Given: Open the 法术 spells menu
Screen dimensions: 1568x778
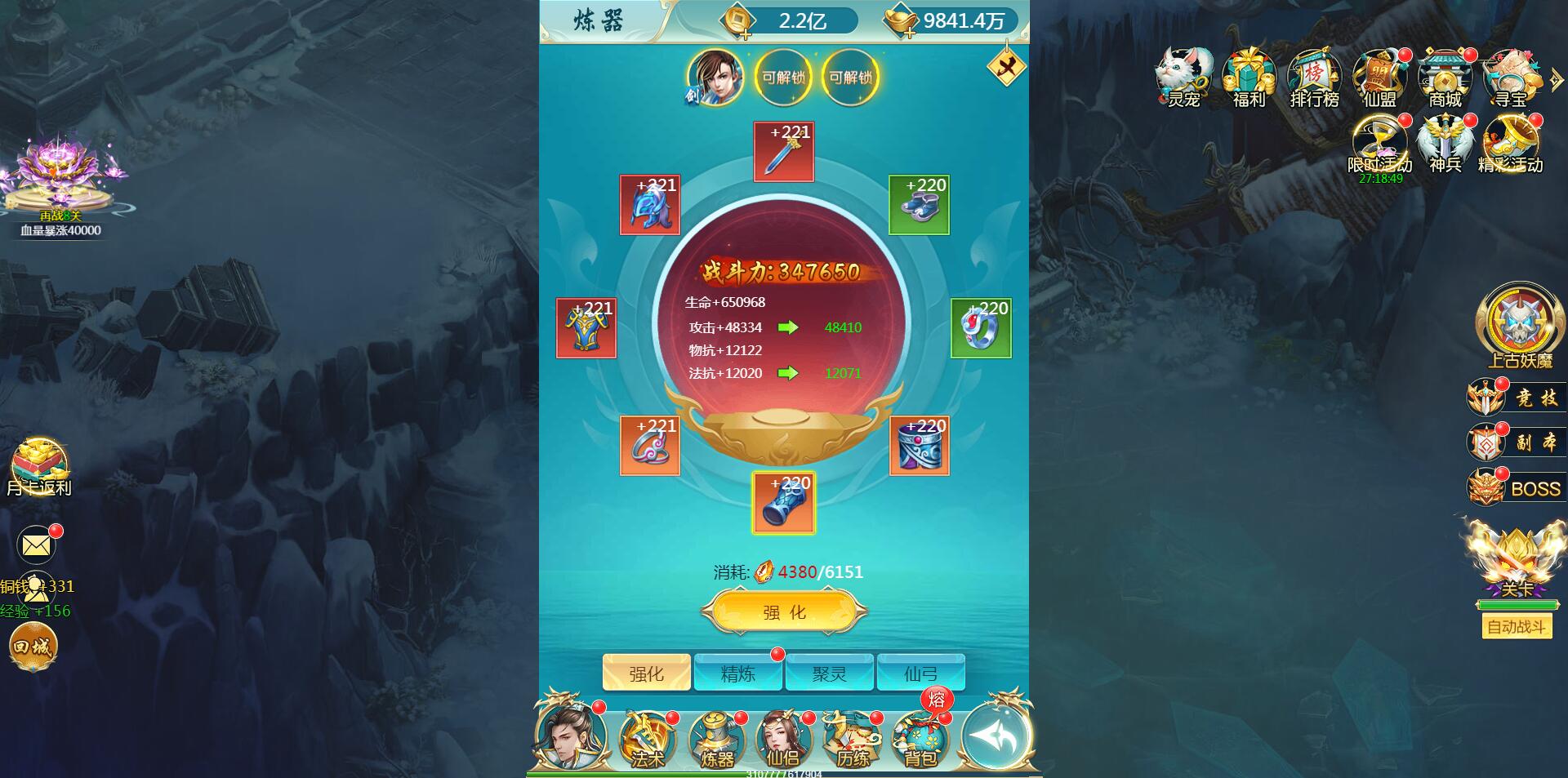Looking at the screenshot, I should pyautogui.click(x=647, y=740).
